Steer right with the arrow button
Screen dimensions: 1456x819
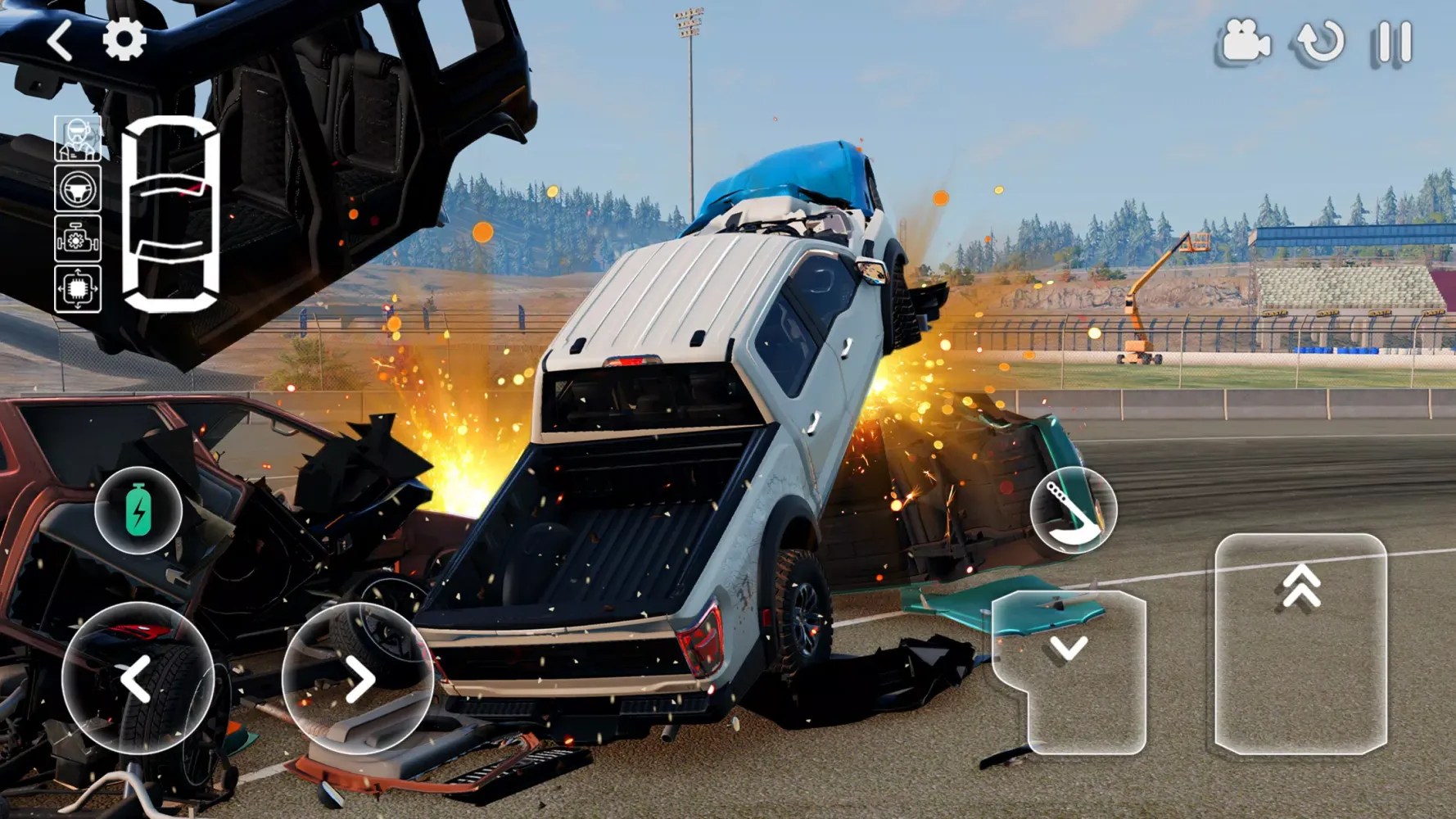click(x=358, y=678)
